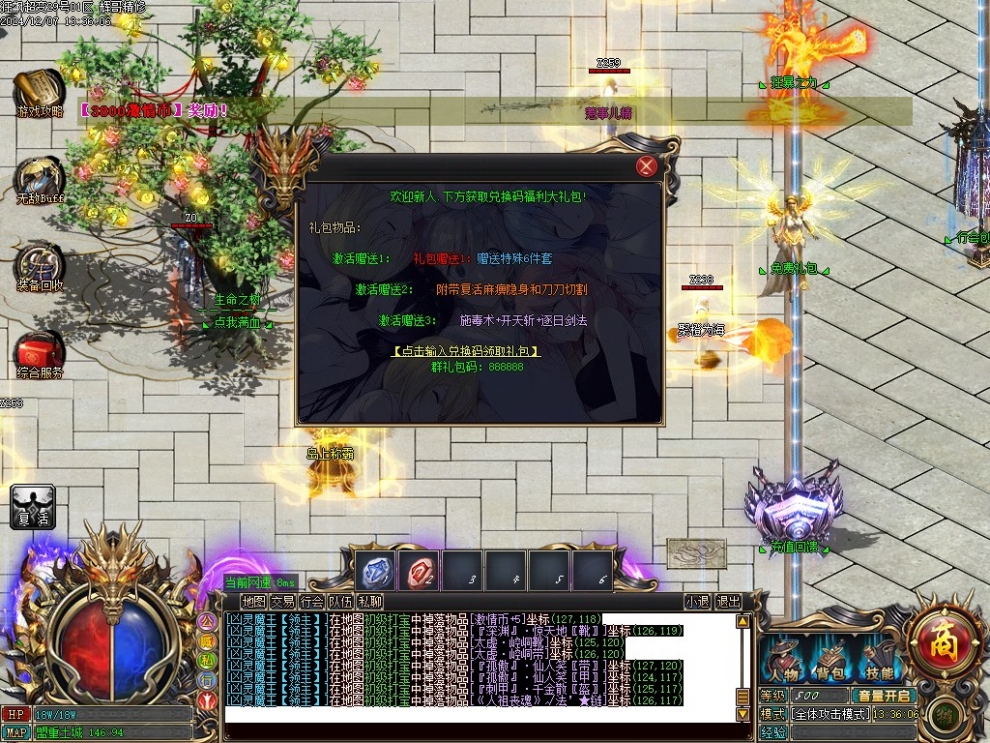Click the 复活 revive button
The height and width of the screenshot is (743, 990).
pyautogui.click(x=32, y=506)
